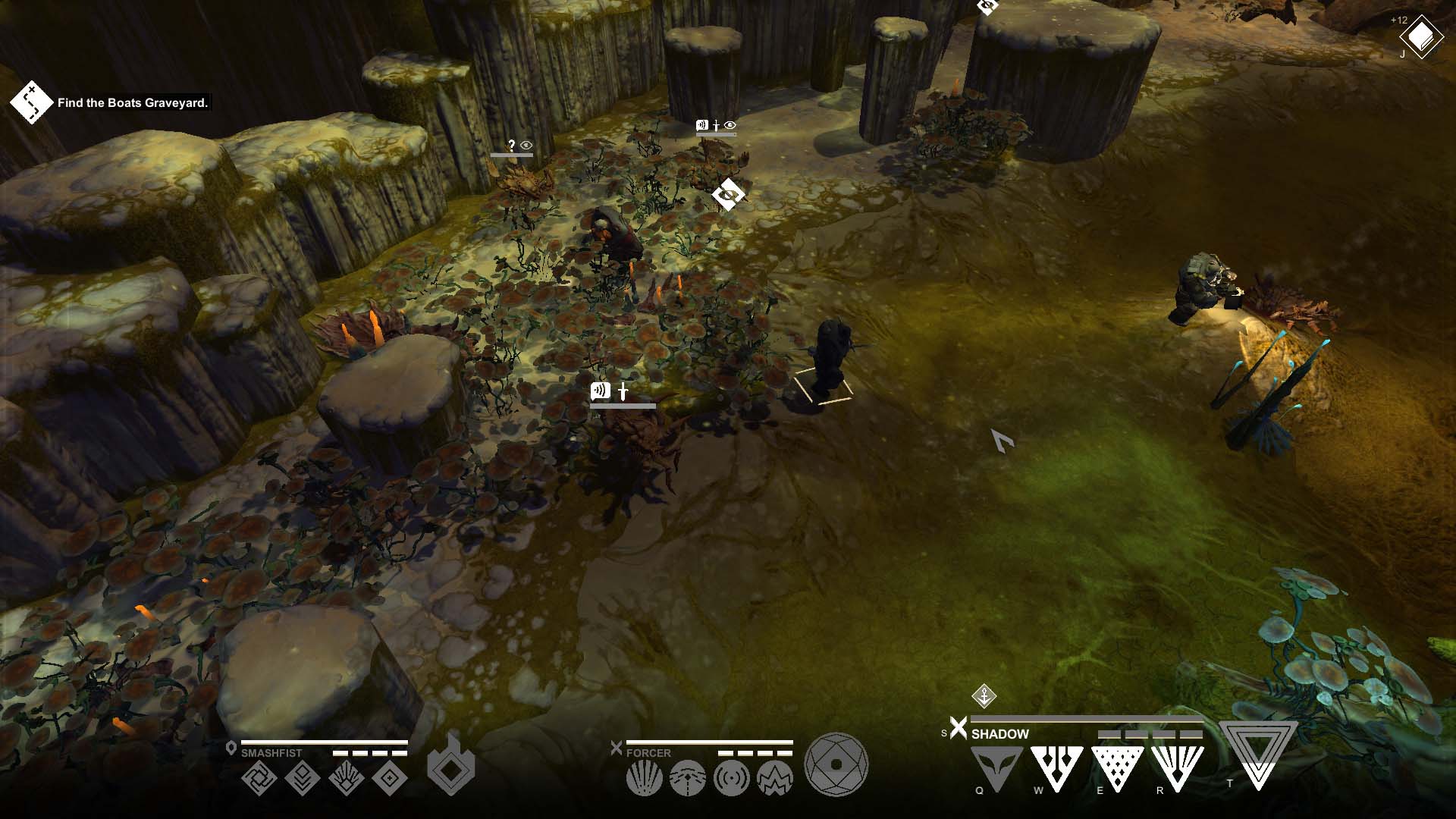1456x819 pixels.
Task: Click the large Smashfist emblem icon
Action: [x=450, y=768]
